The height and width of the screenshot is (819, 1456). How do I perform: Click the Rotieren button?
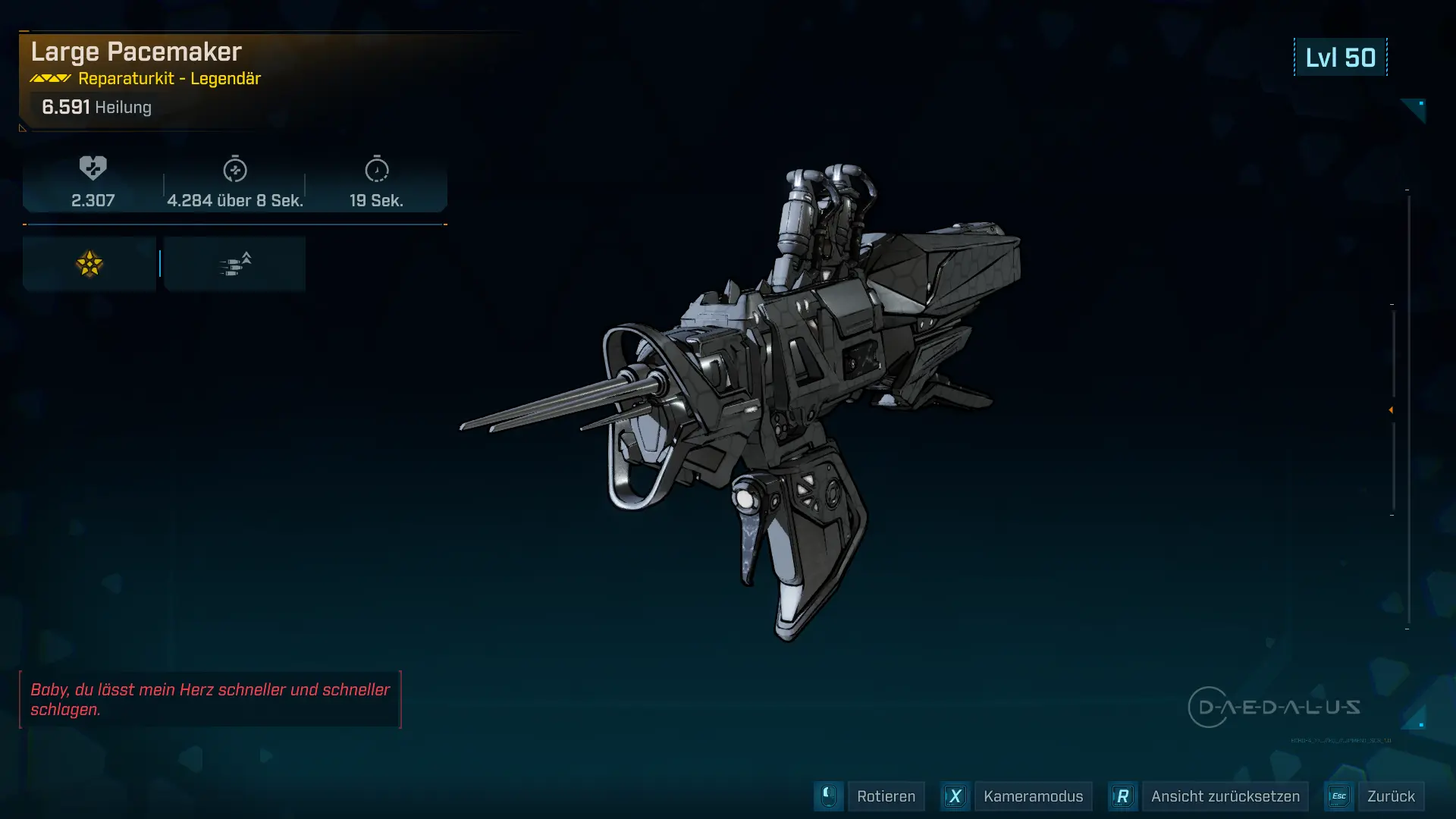click(x=885, y=796)
